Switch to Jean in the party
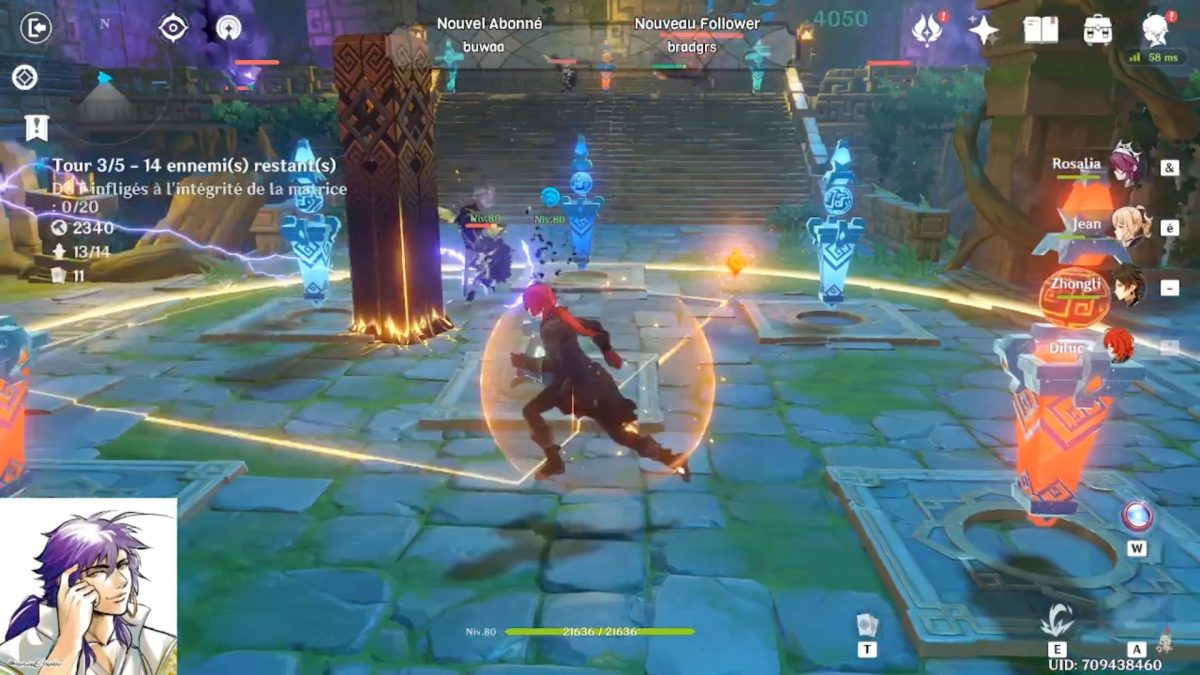The image size is (1200, 675). (1126, 226)
